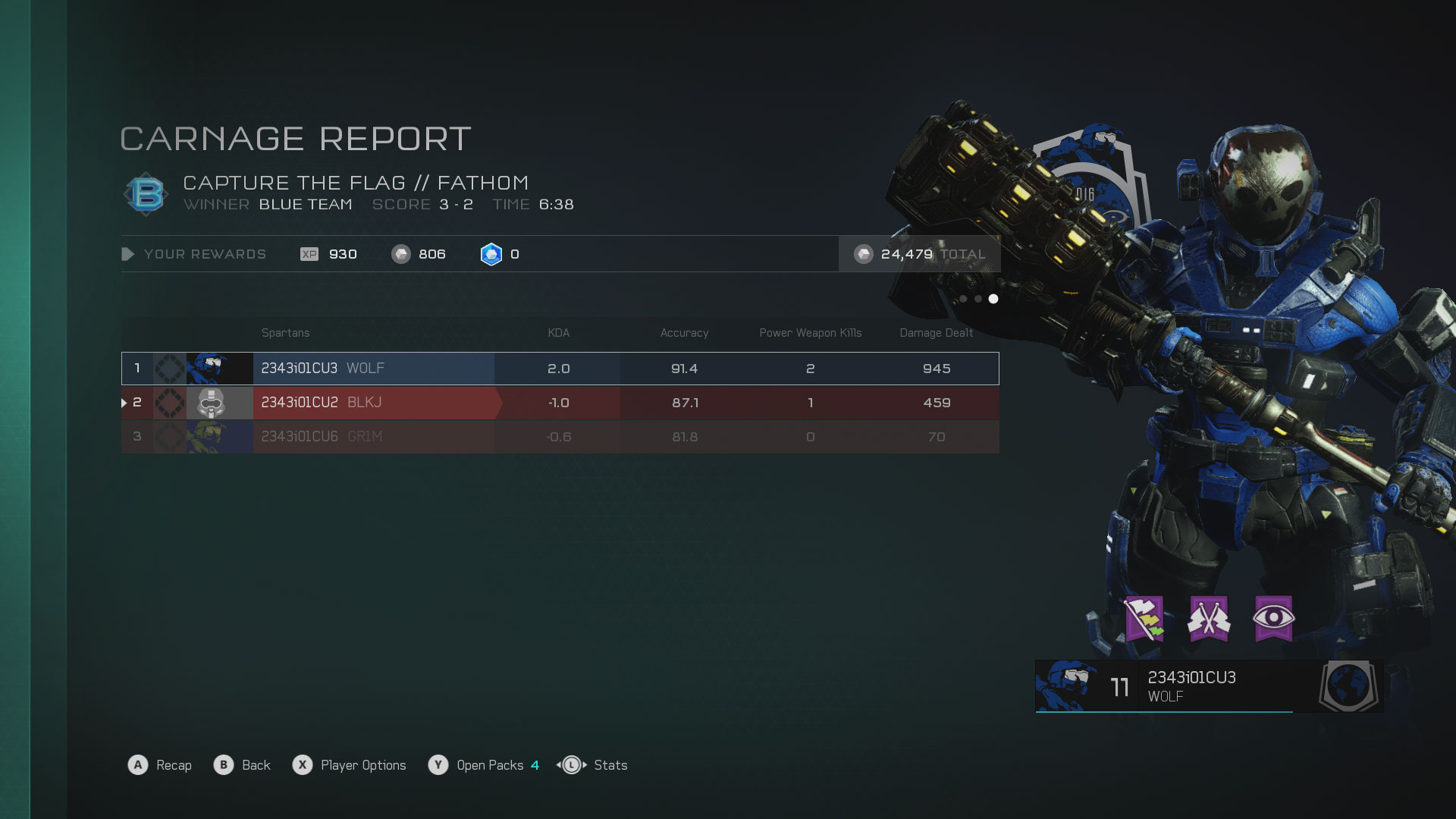Inspect the crossed flags medal icon
Screen dimensions: 1456x819
(x=1209, y=619)
